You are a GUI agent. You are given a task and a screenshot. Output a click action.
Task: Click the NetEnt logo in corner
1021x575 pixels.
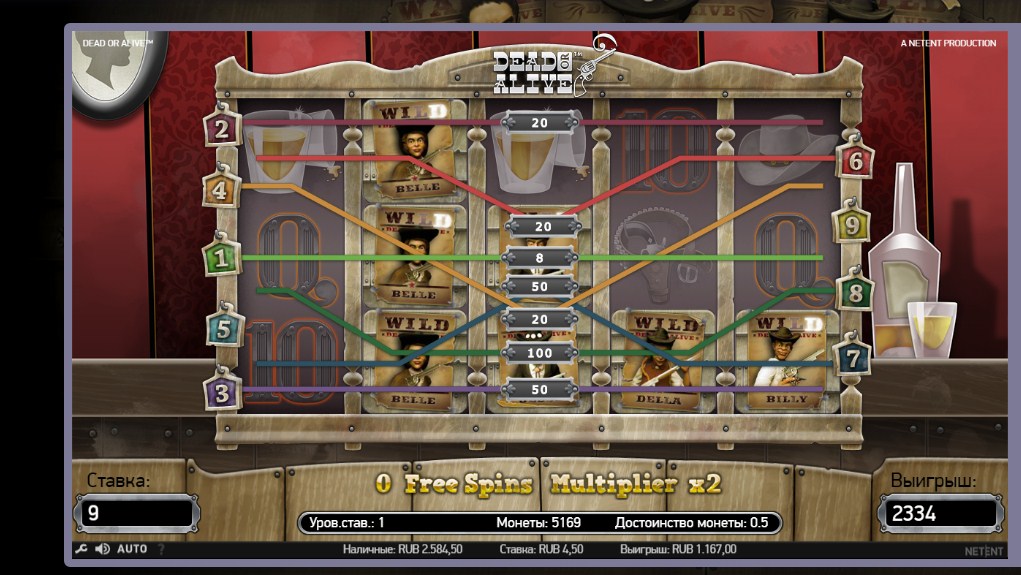click(983, 550)
